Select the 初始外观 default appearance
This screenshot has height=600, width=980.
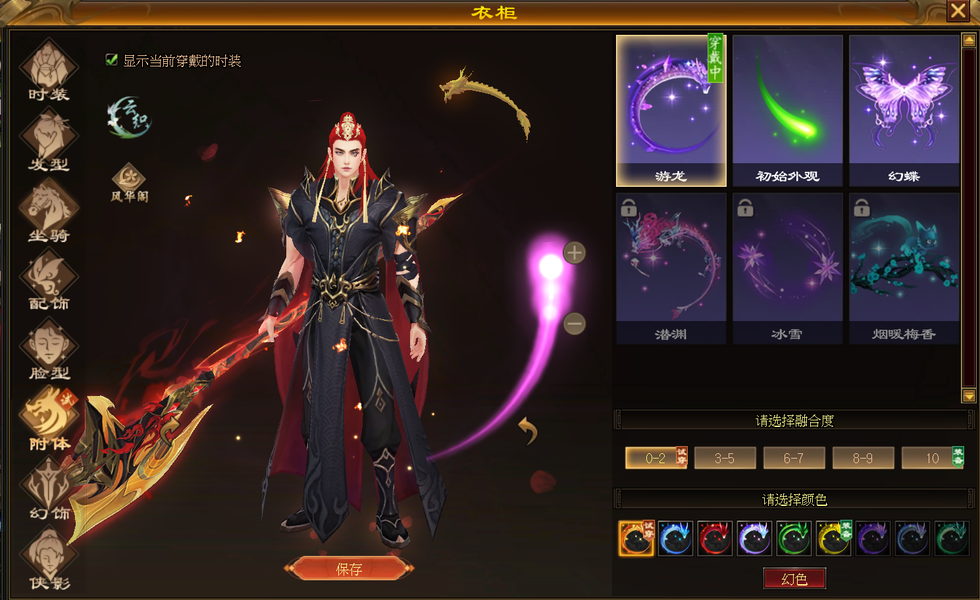click(x=788, y=110)
